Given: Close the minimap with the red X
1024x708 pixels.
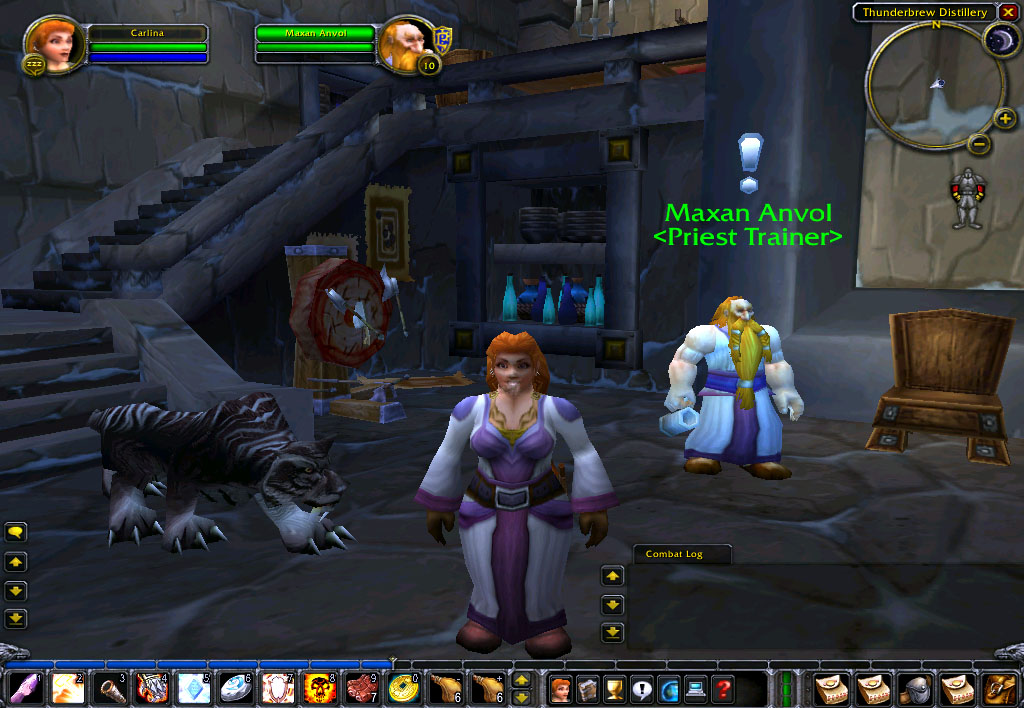Looking at the screenshot, I should coord(1008,12).
